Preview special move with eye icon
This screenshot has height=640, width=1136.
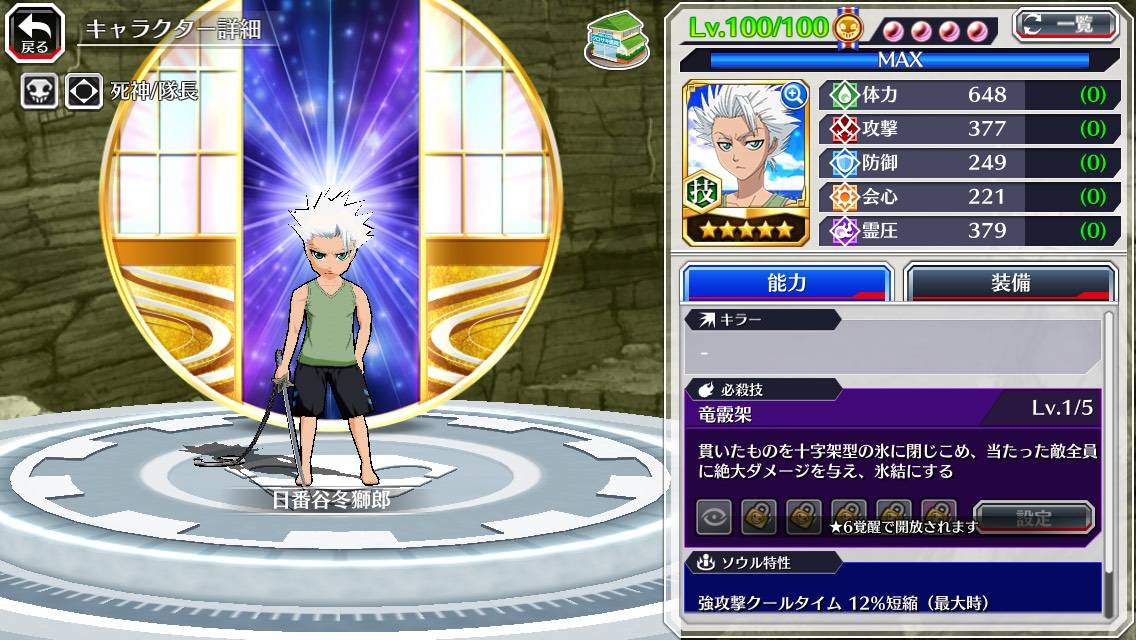714,518
